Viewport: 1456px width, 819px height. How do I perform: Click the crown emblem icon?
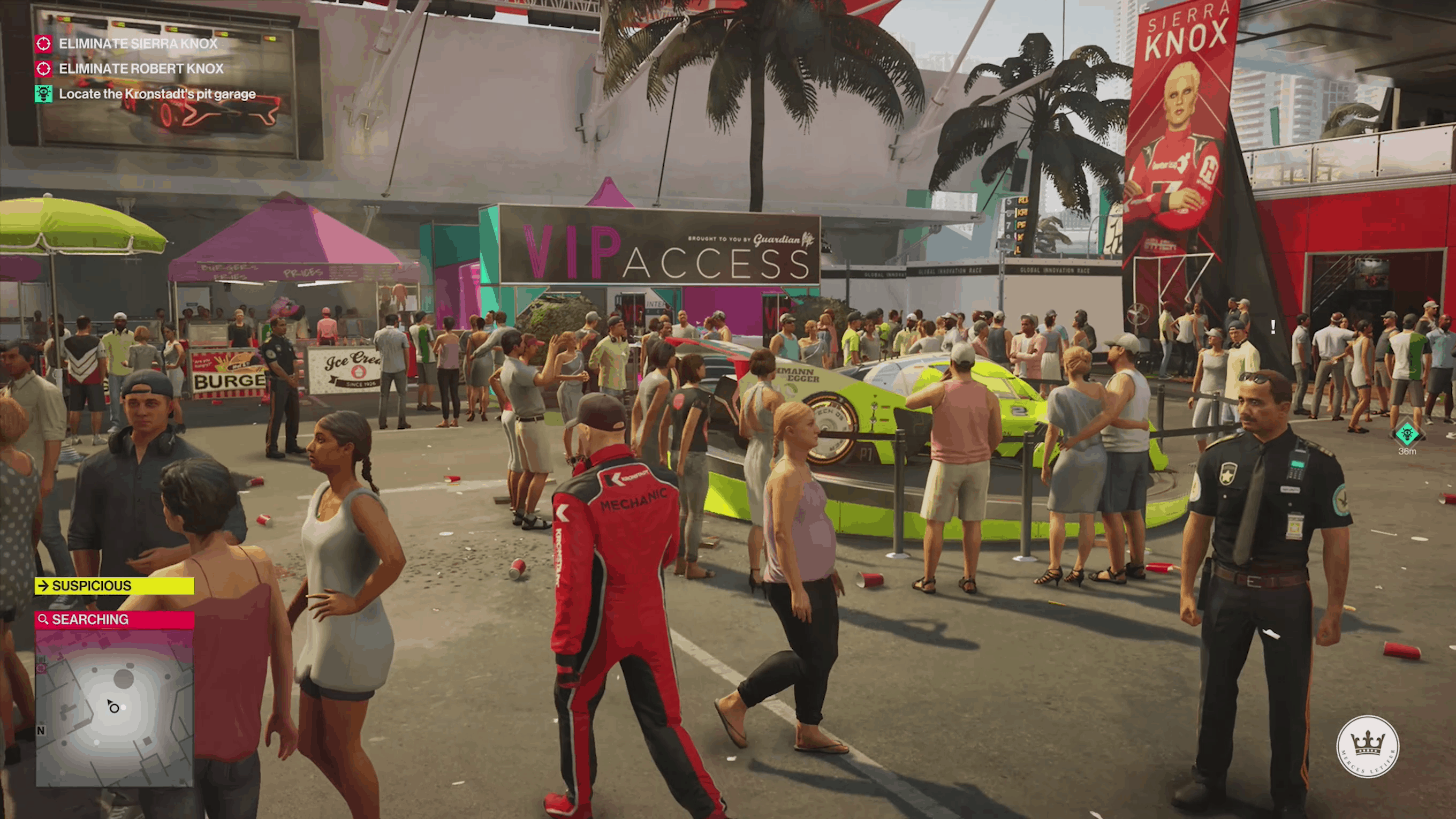[1367, 746]
